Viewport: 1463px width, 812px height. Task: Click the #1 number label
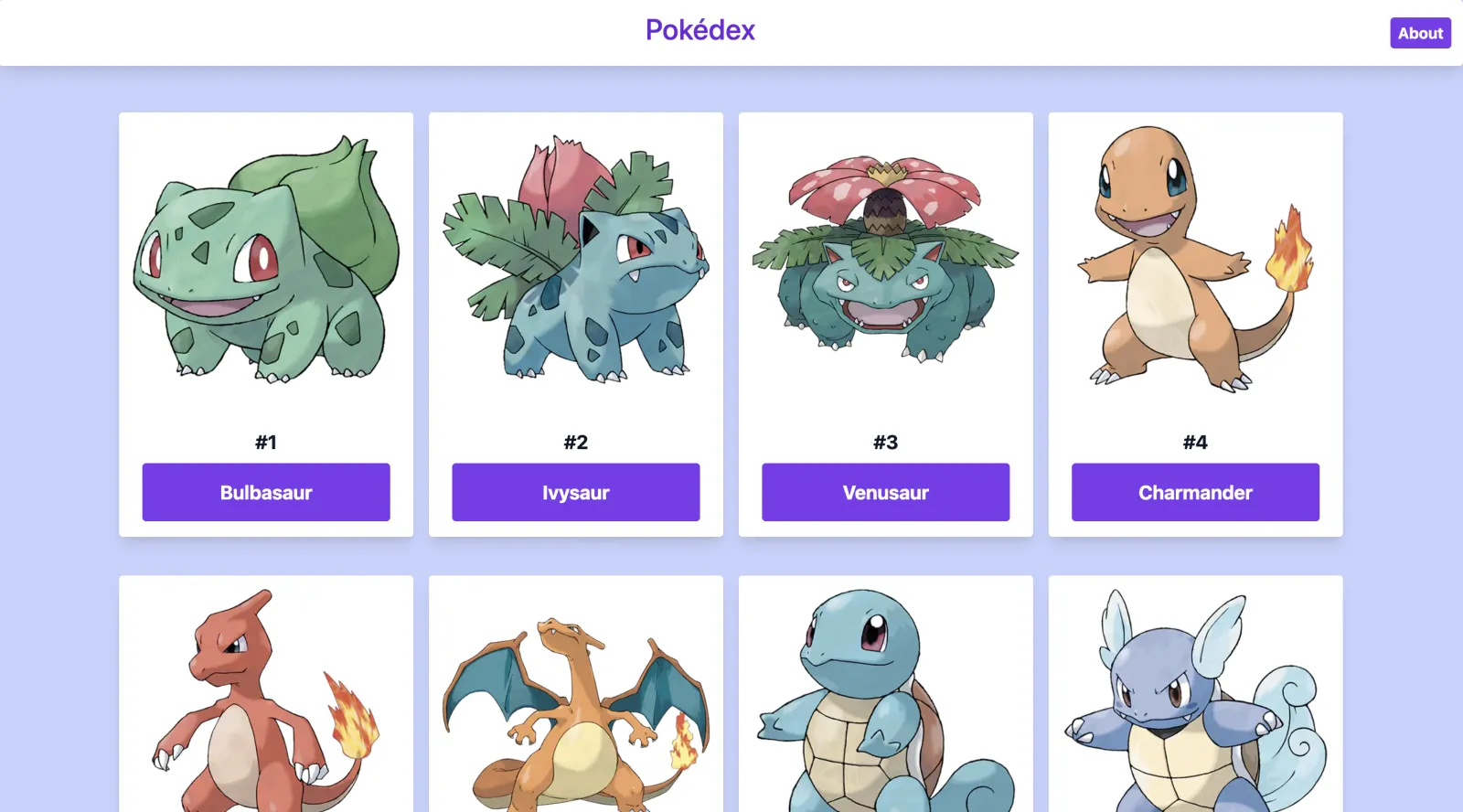click(265, 442)
